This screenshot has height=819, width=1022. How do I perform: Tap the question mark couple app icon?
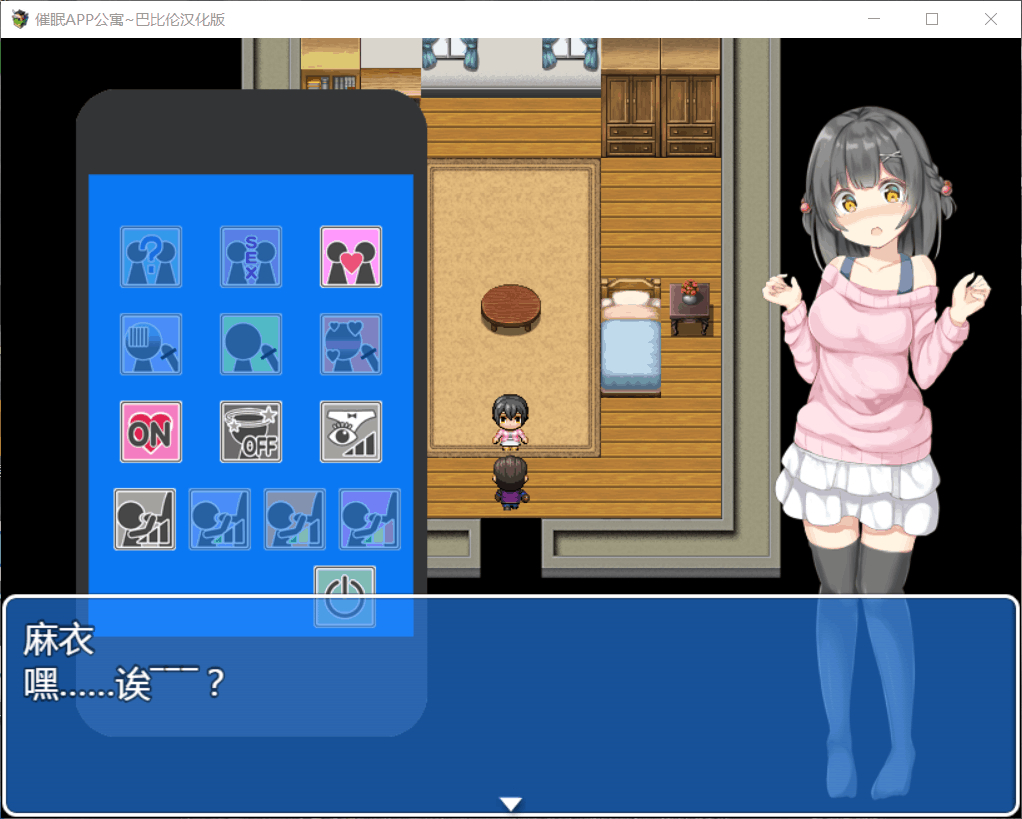[x=151, y=257]
